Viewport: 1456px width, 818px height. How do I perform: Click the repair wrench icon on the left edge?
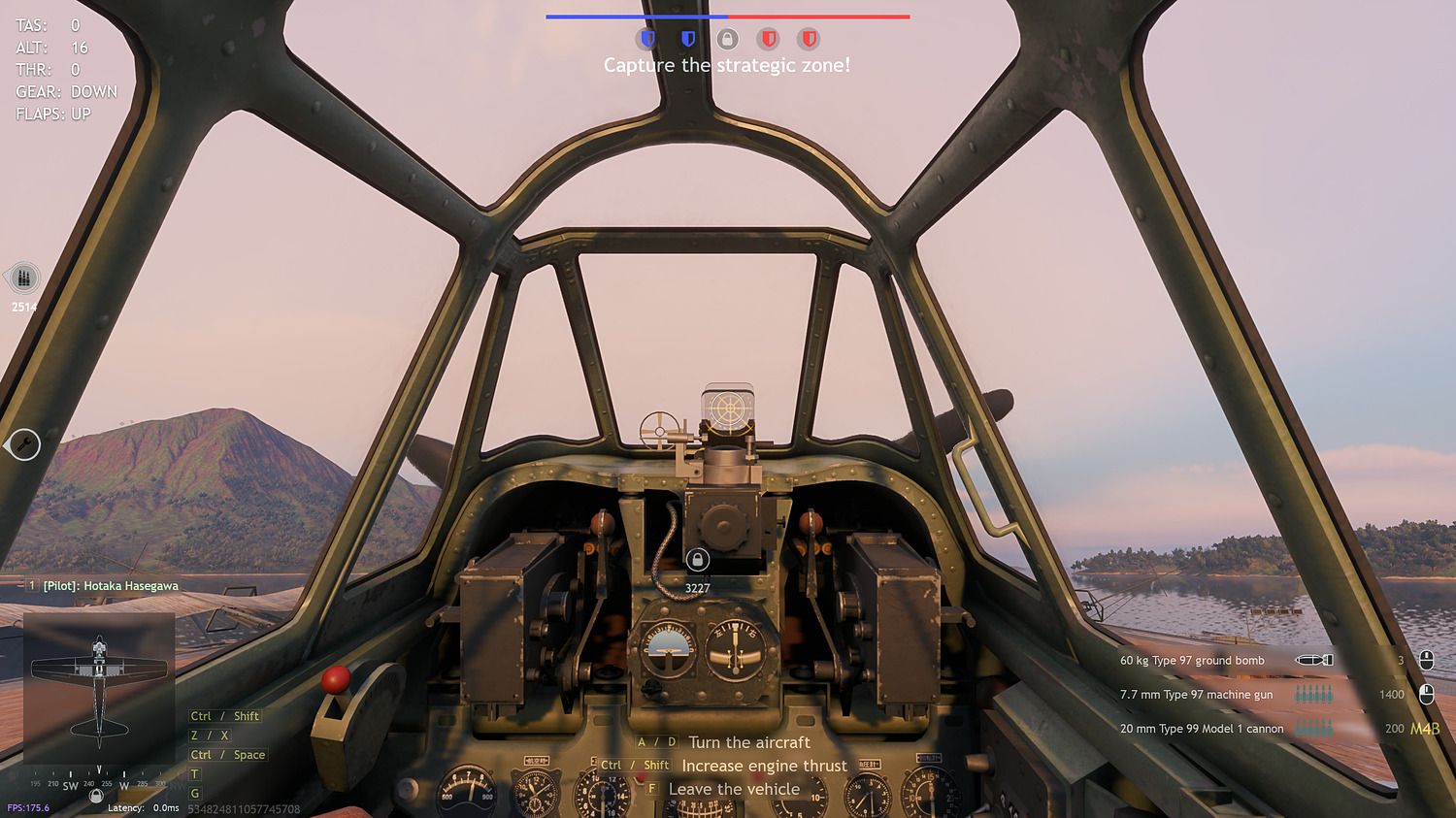click(x=24, y=445)
